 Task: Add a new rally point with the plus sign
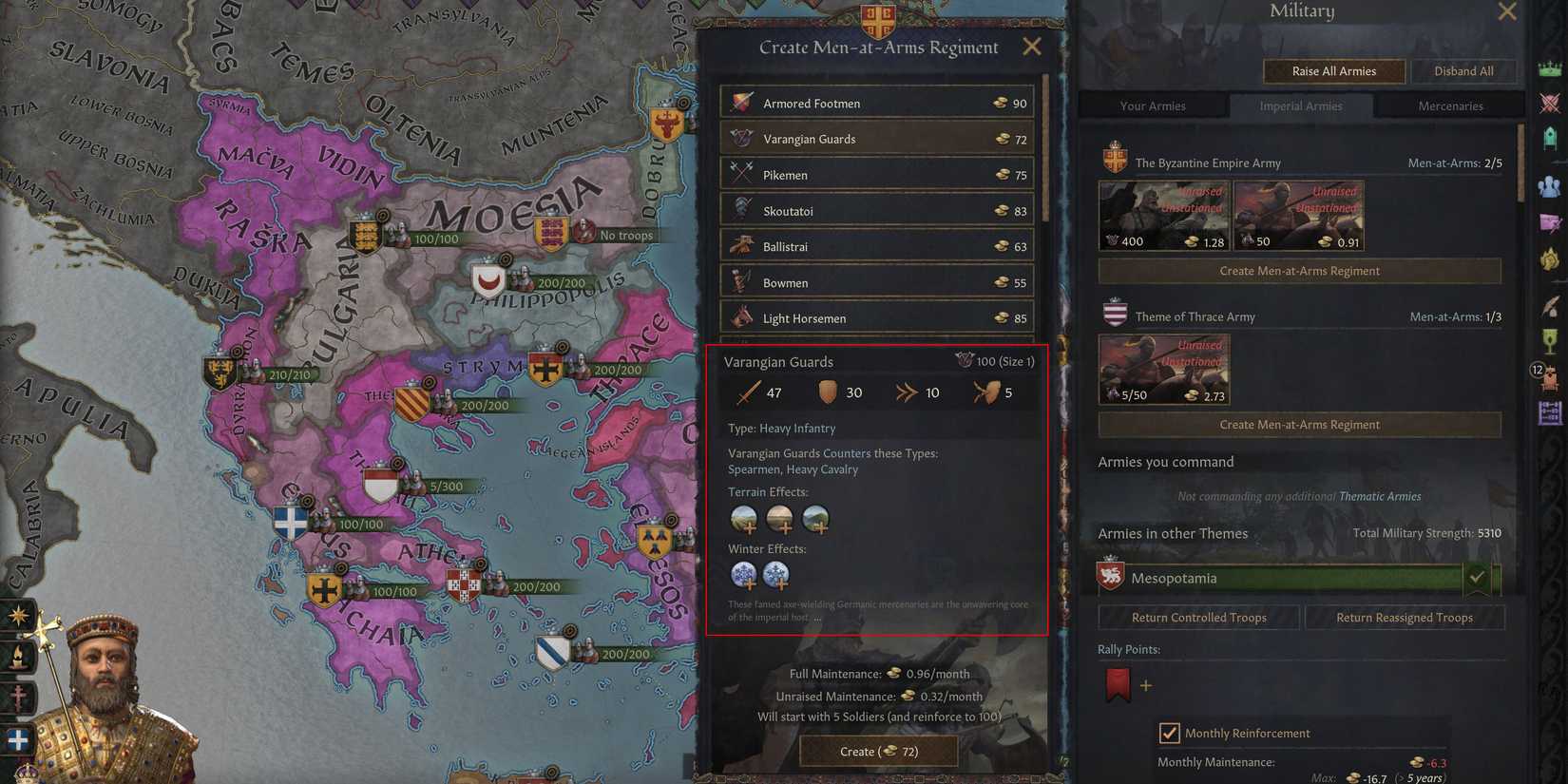1146,684
